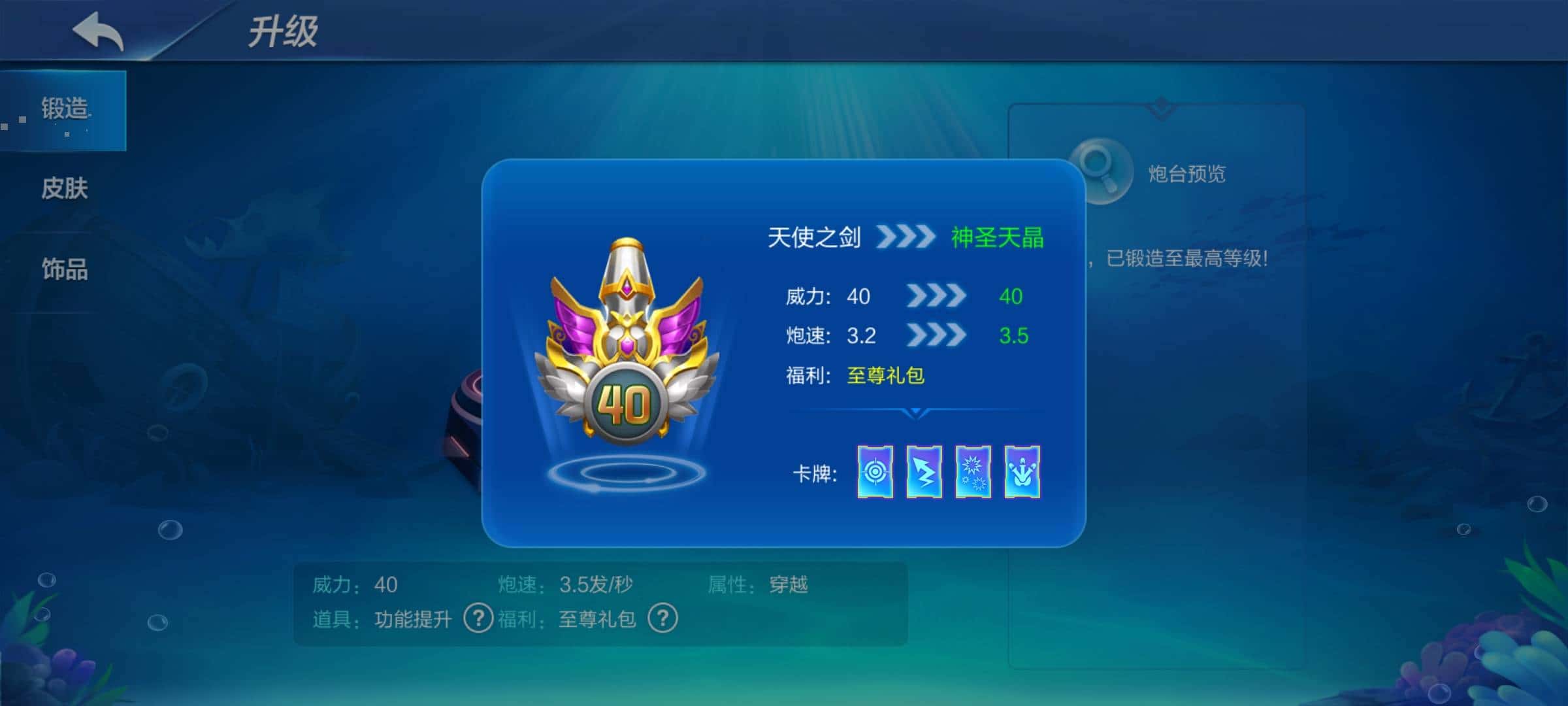Open the 功能提升 help question mark
The image size is (1568, 706).
pyautogui.click(x=477, y=618)
